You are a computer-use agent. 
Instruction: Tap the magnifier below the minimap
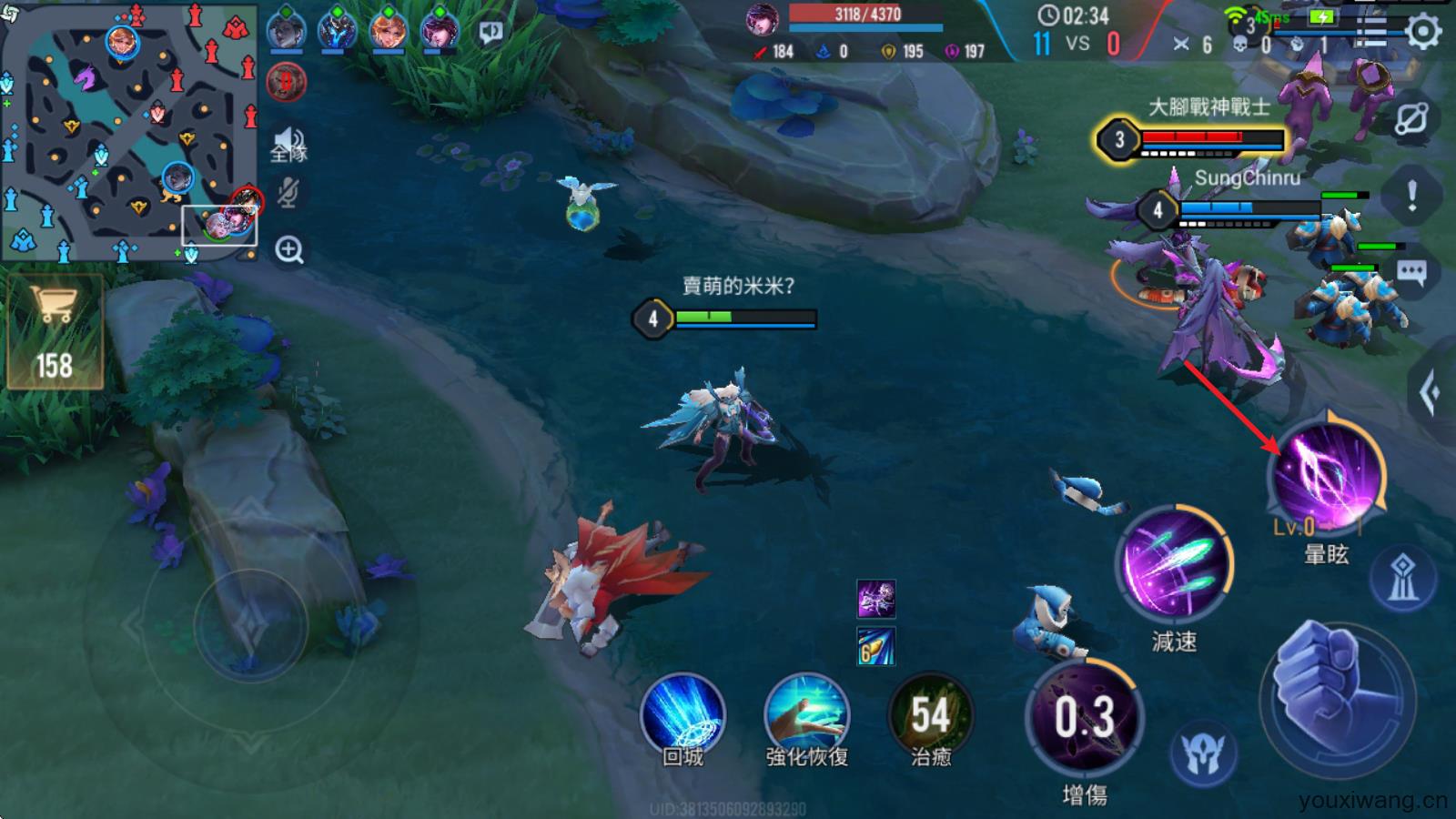(x=289, y=249)
